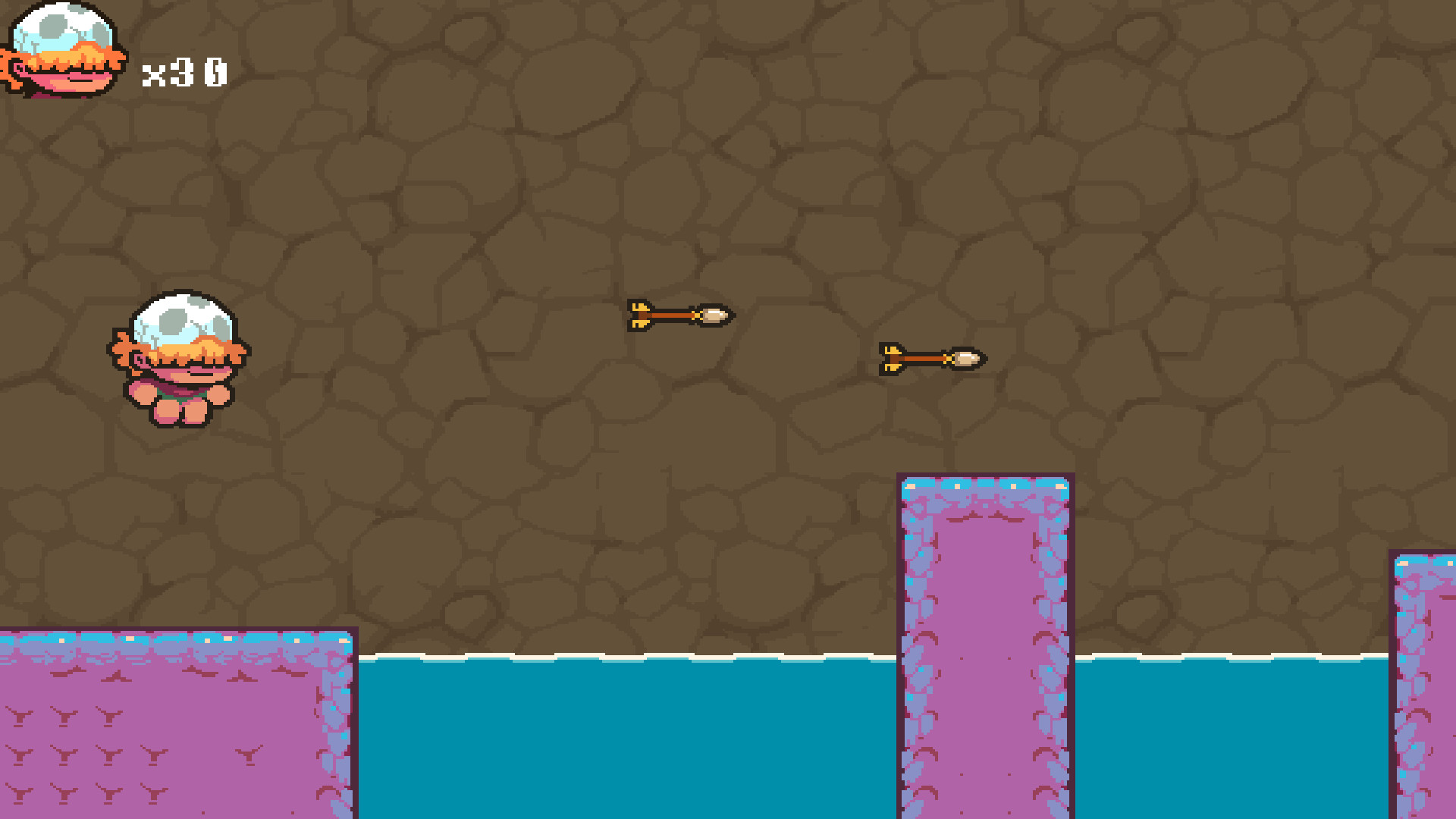Click the central purple pillar body
This screenshot has width=1456, height=819.
(984, 645)
